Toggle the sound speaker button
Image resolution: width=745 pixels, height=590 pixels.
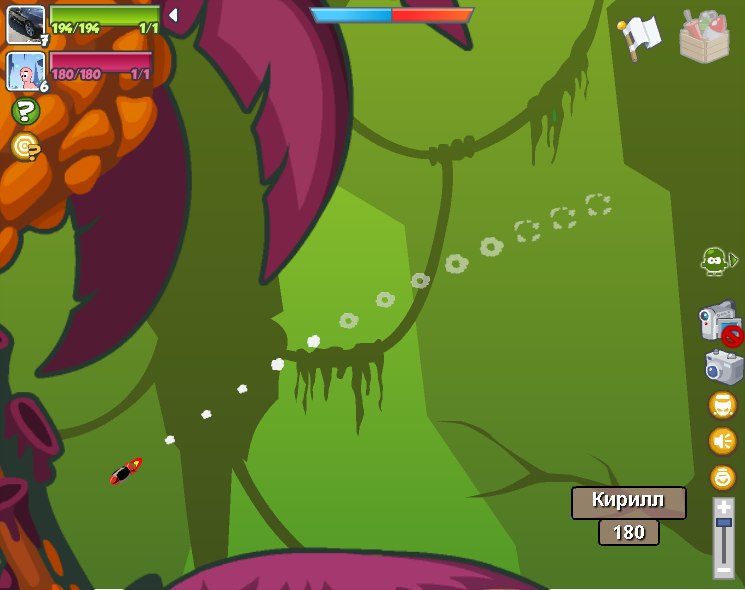click(722, 441)
